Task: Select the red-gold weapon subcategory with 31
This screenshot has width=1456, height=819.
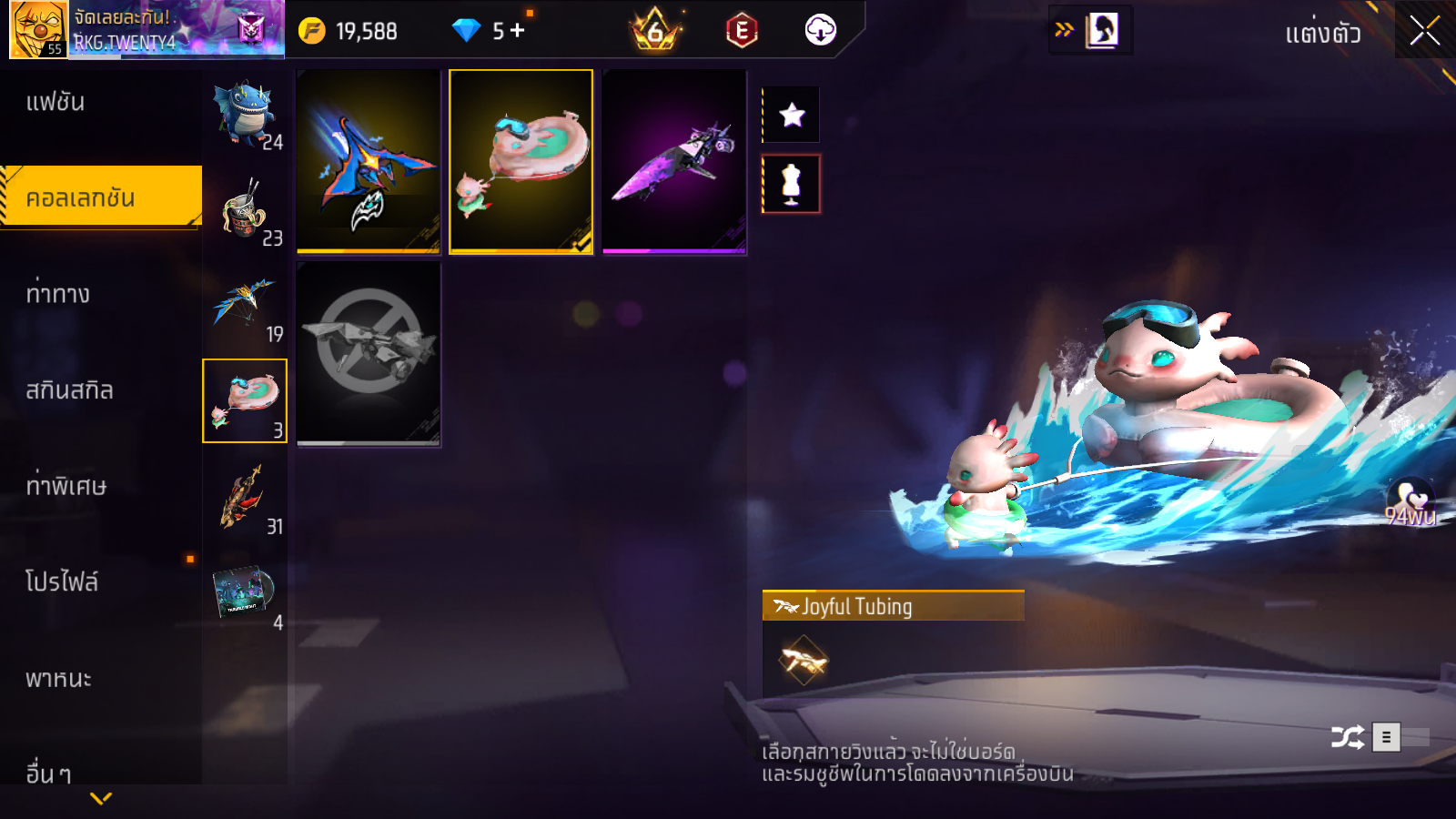Action: tap(245, 498)
